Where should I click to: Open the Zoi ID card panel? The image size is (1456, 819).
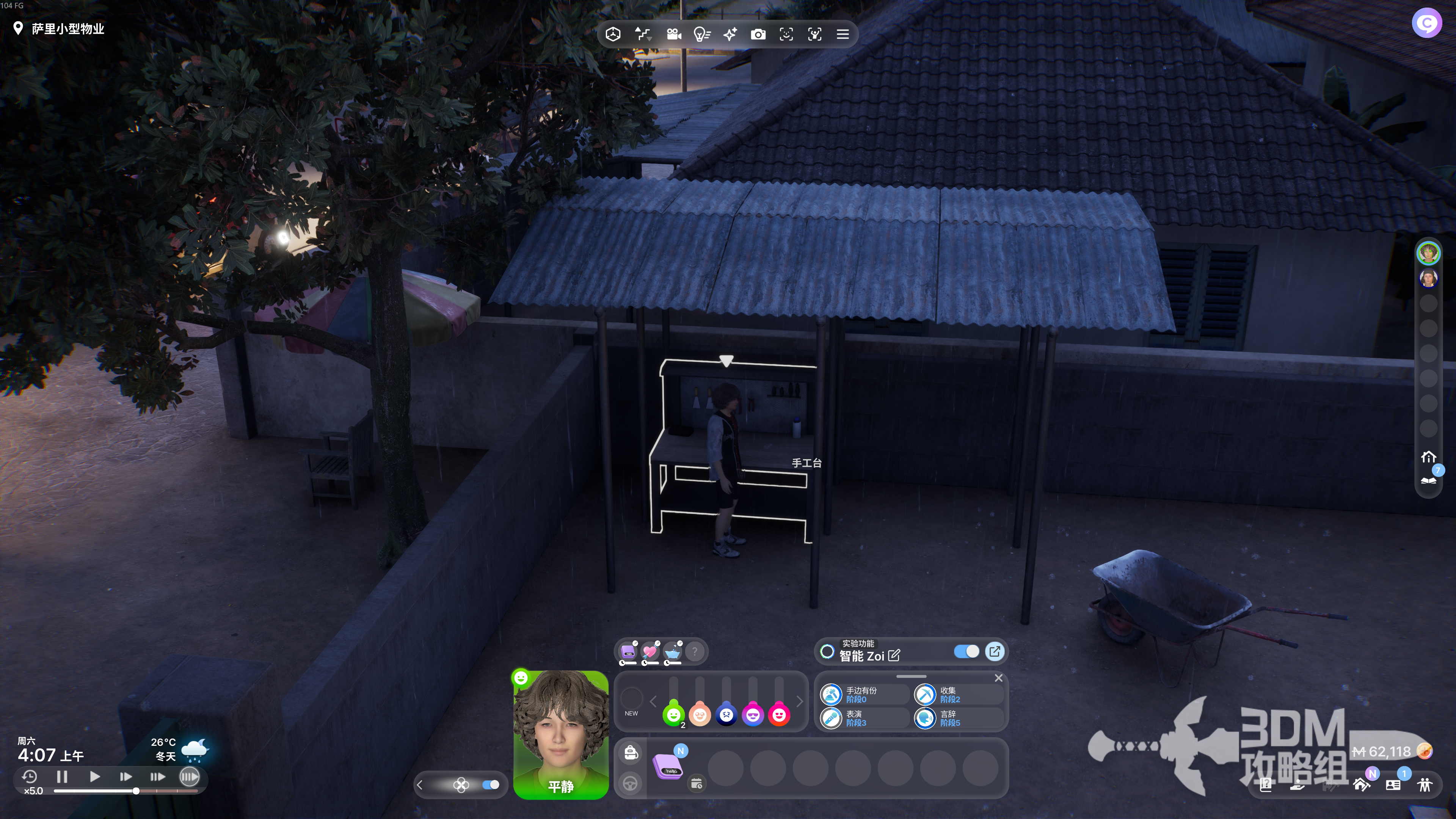[x=1393, y=784]
